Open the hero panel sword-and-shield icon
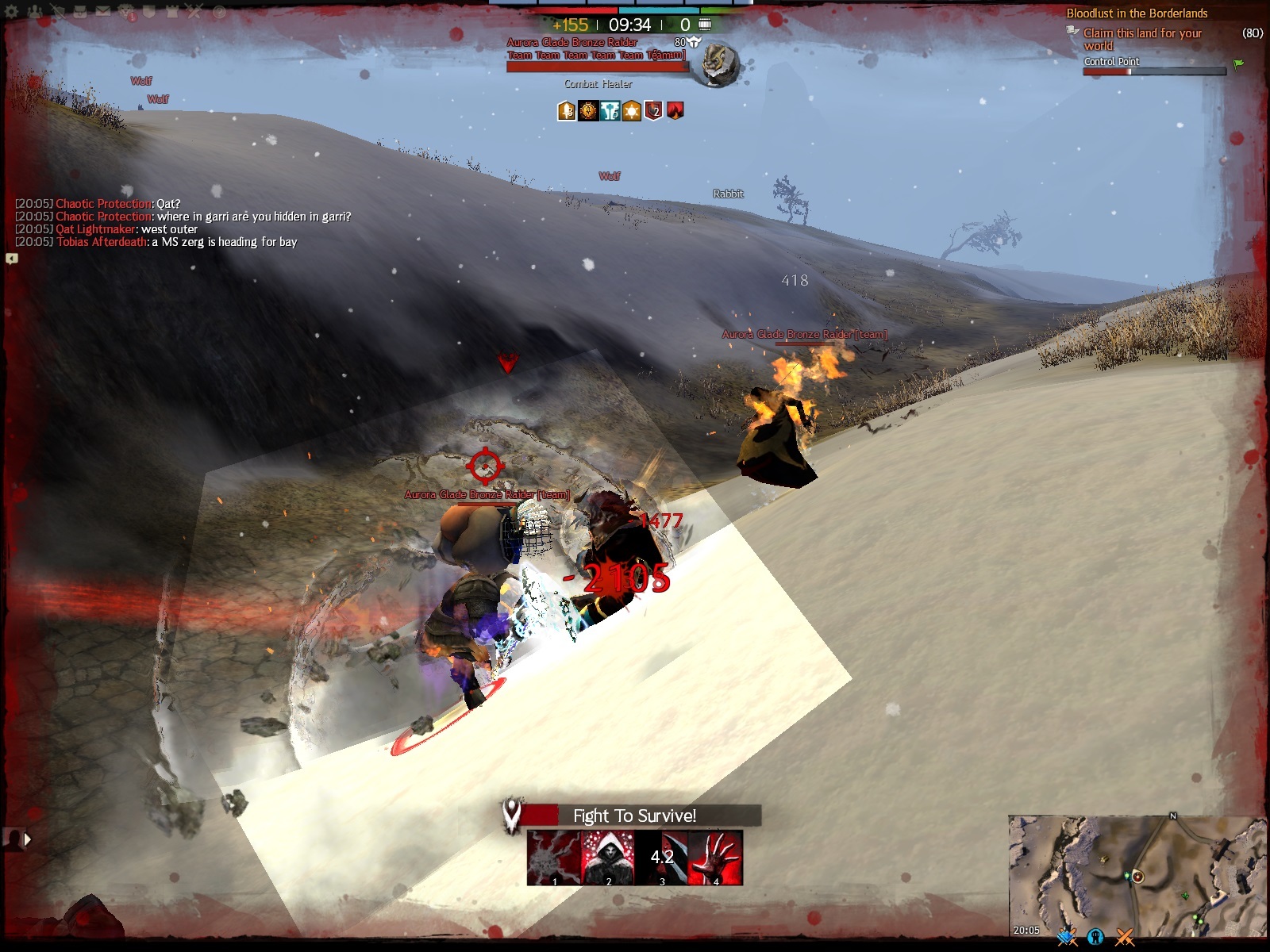Viewport: 1270px width, 952px height. 58,12
